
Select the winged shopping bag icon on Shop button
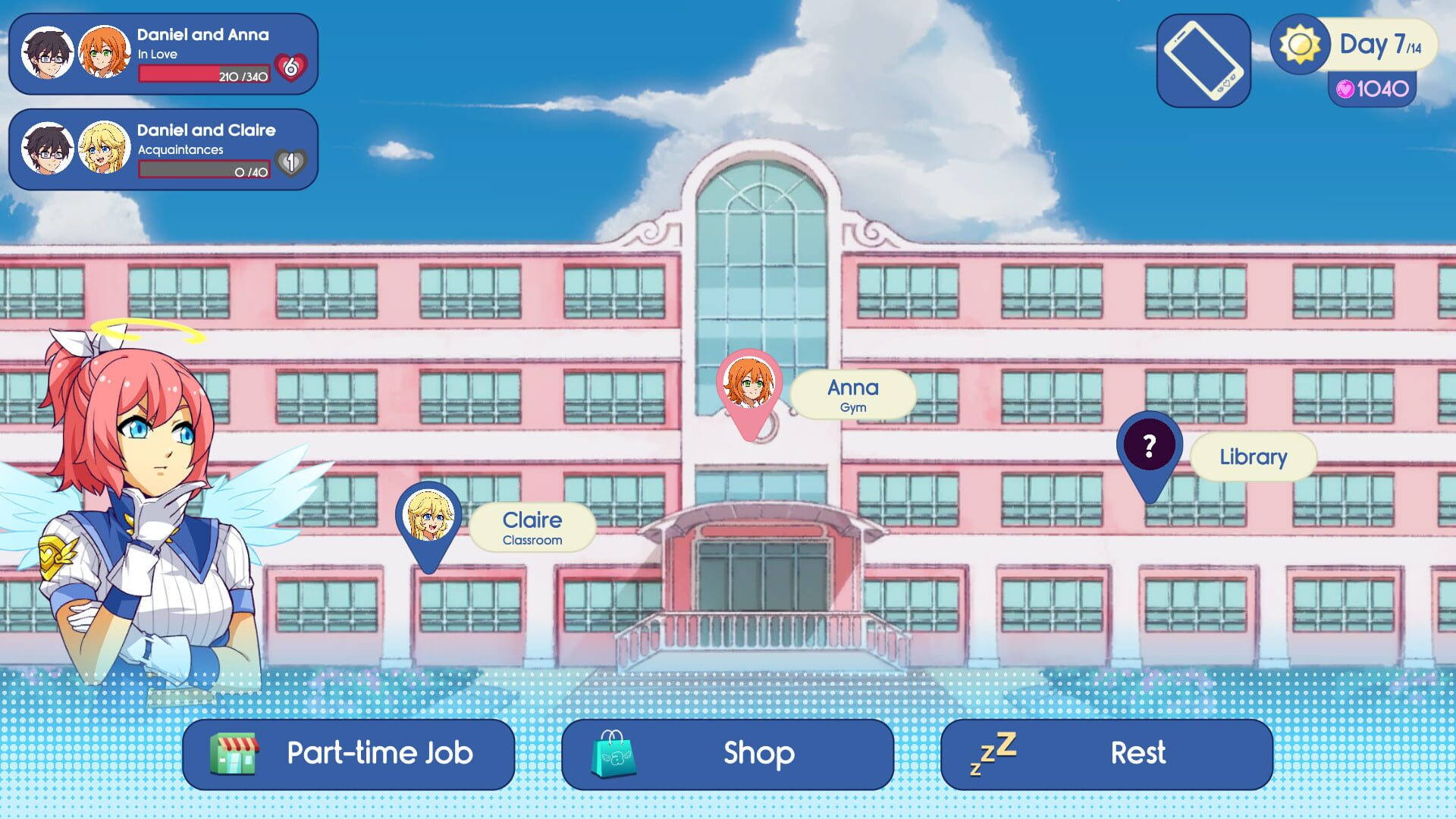(x=614, y=753)
